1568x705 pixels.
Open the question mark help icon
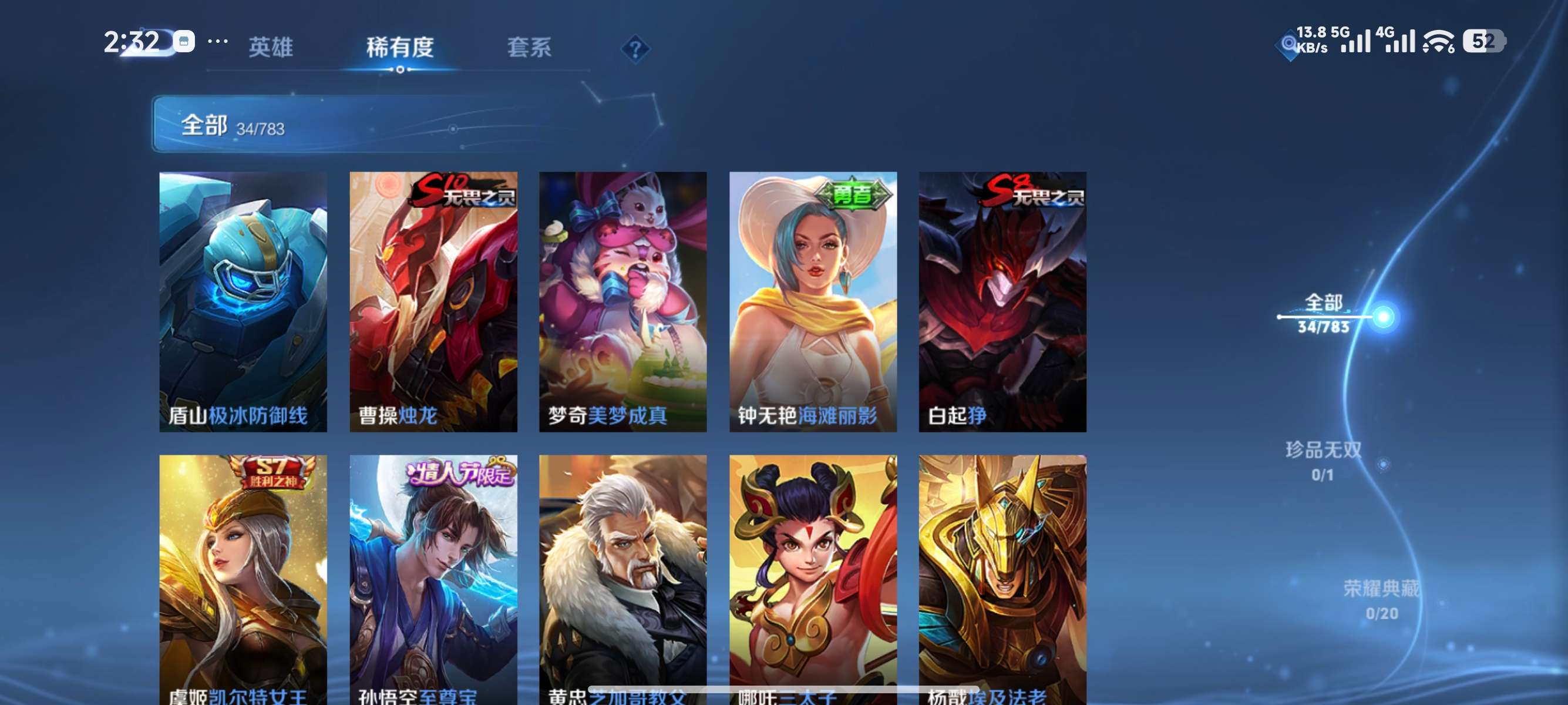[x=635, y=50]
